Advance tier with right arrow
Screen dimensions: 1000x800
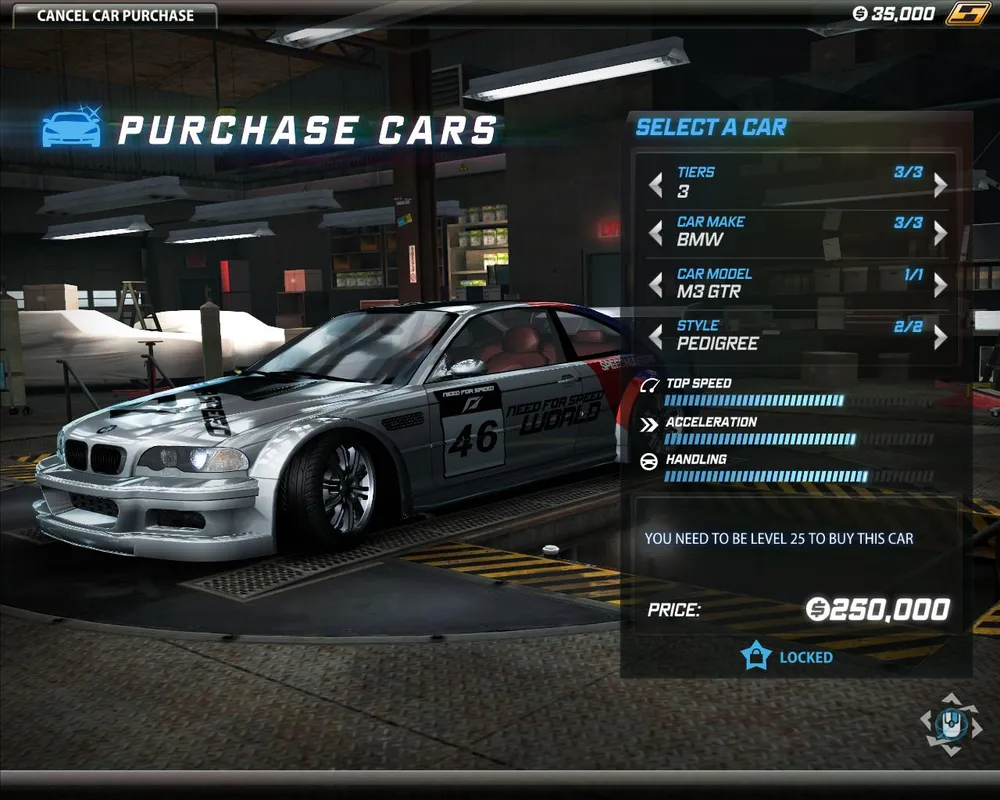[x=940, y=184]
